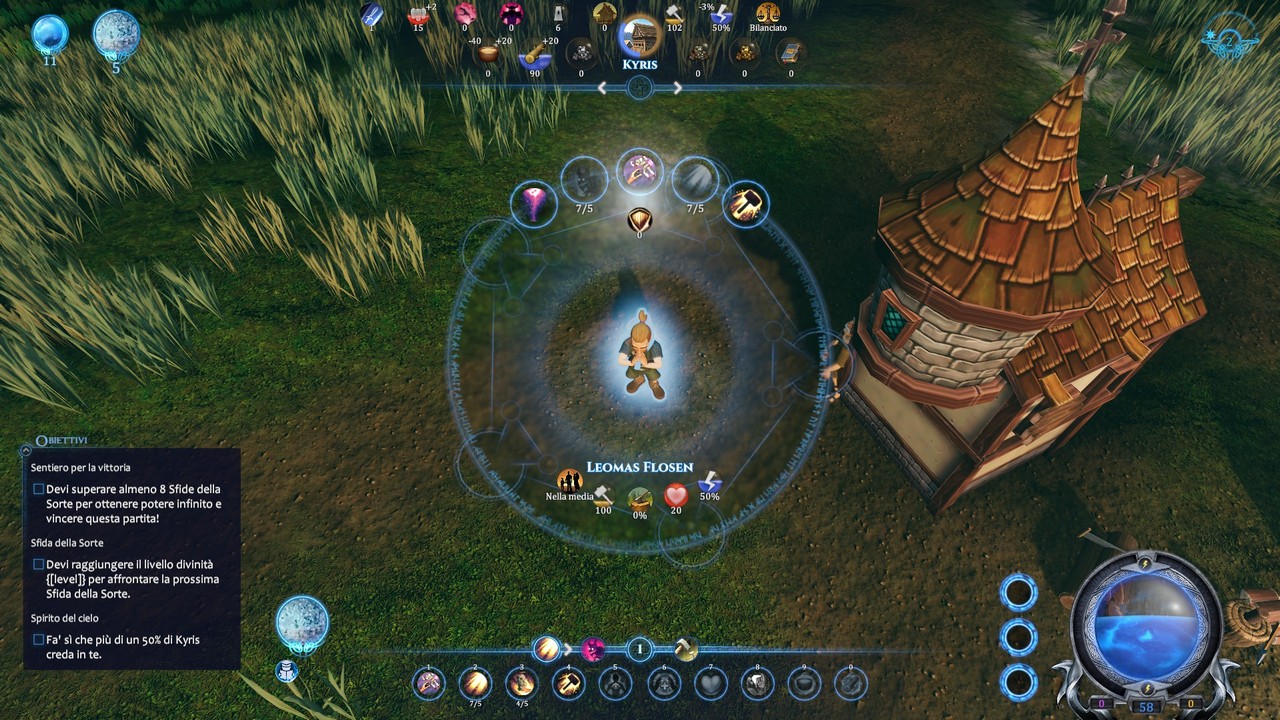Viewport: 1280px width, 720px height.
Task: Click the blue orb showing 11
Action: (x=49, y=35)
